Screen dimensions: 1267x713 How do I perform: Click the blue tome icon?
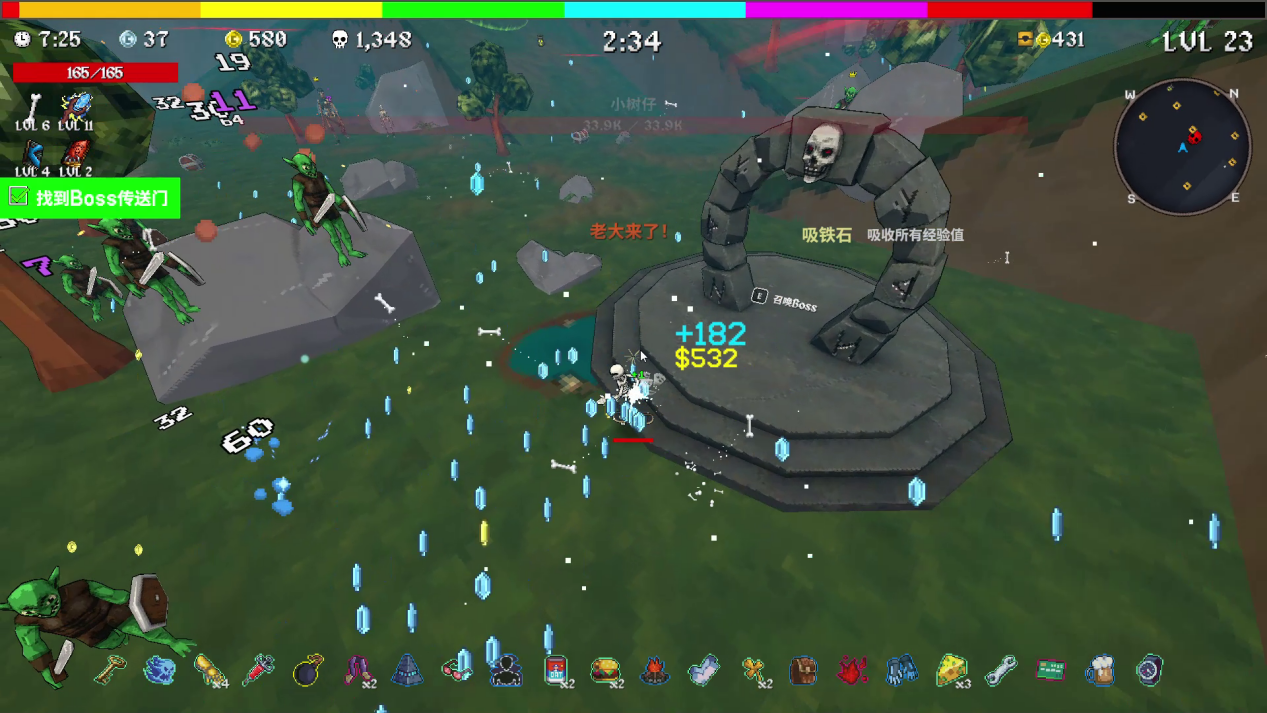[x=34, y=154]
